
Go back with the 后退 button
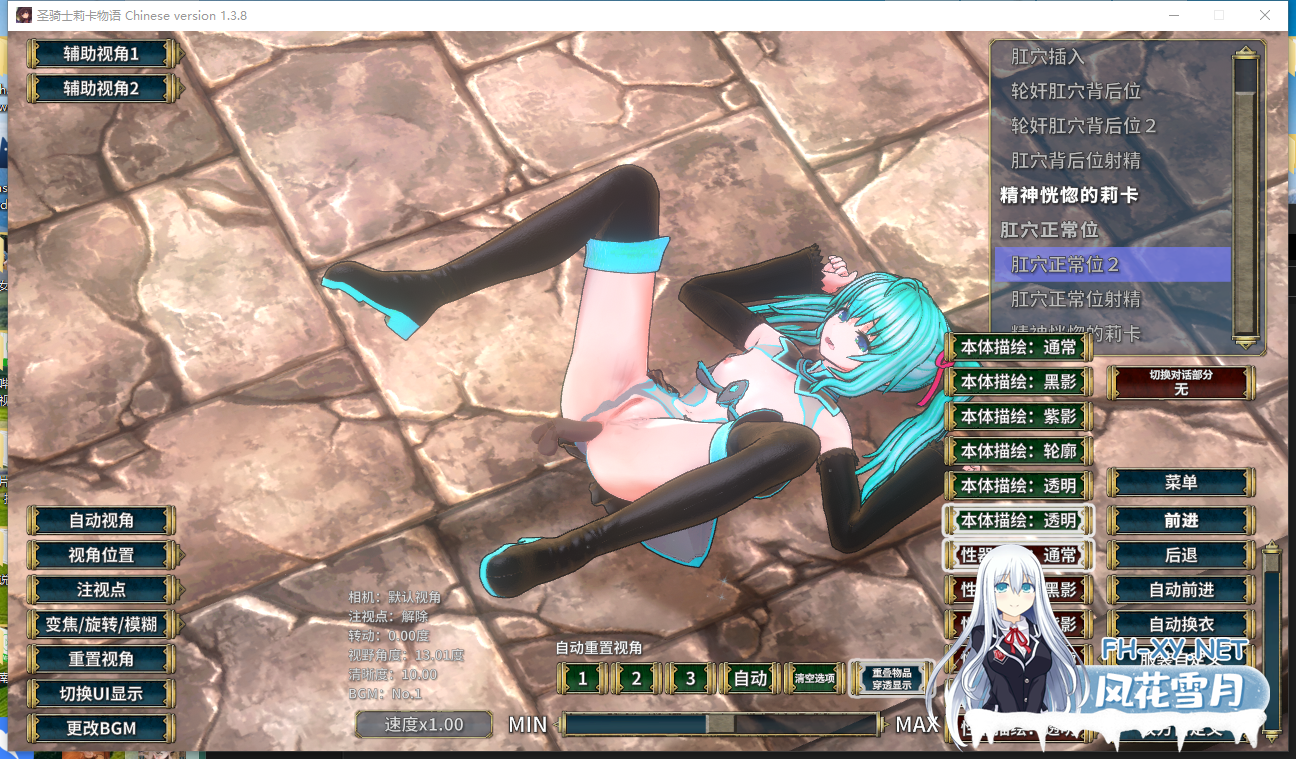[1181, 555]
